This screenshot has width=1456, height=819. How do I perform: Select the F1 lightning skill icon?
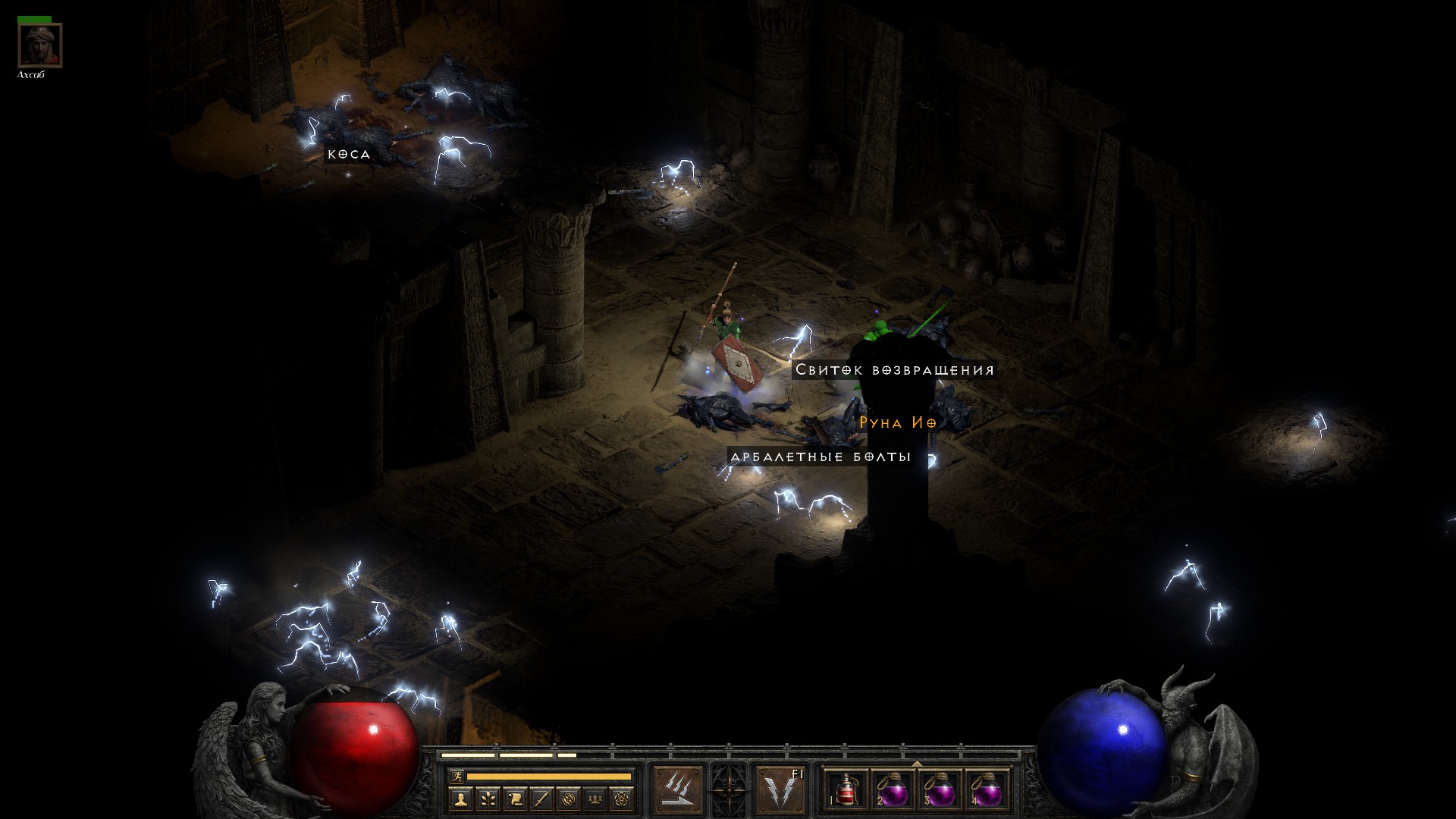pos(780,789)
